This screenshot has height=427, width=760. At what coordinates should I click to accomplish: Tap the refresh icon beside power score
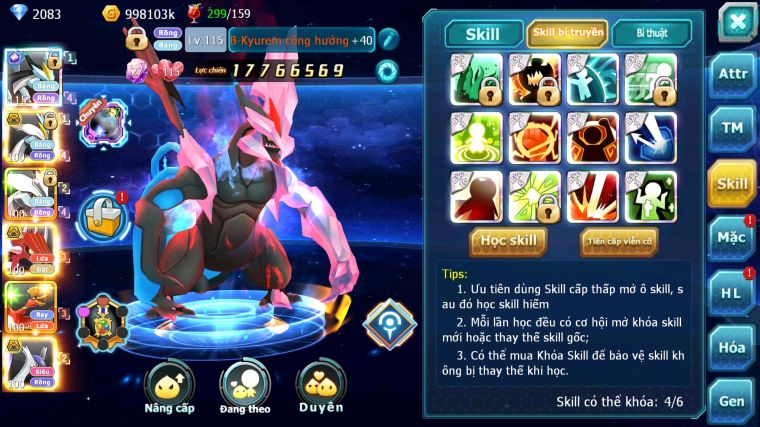tap(386, 70)
